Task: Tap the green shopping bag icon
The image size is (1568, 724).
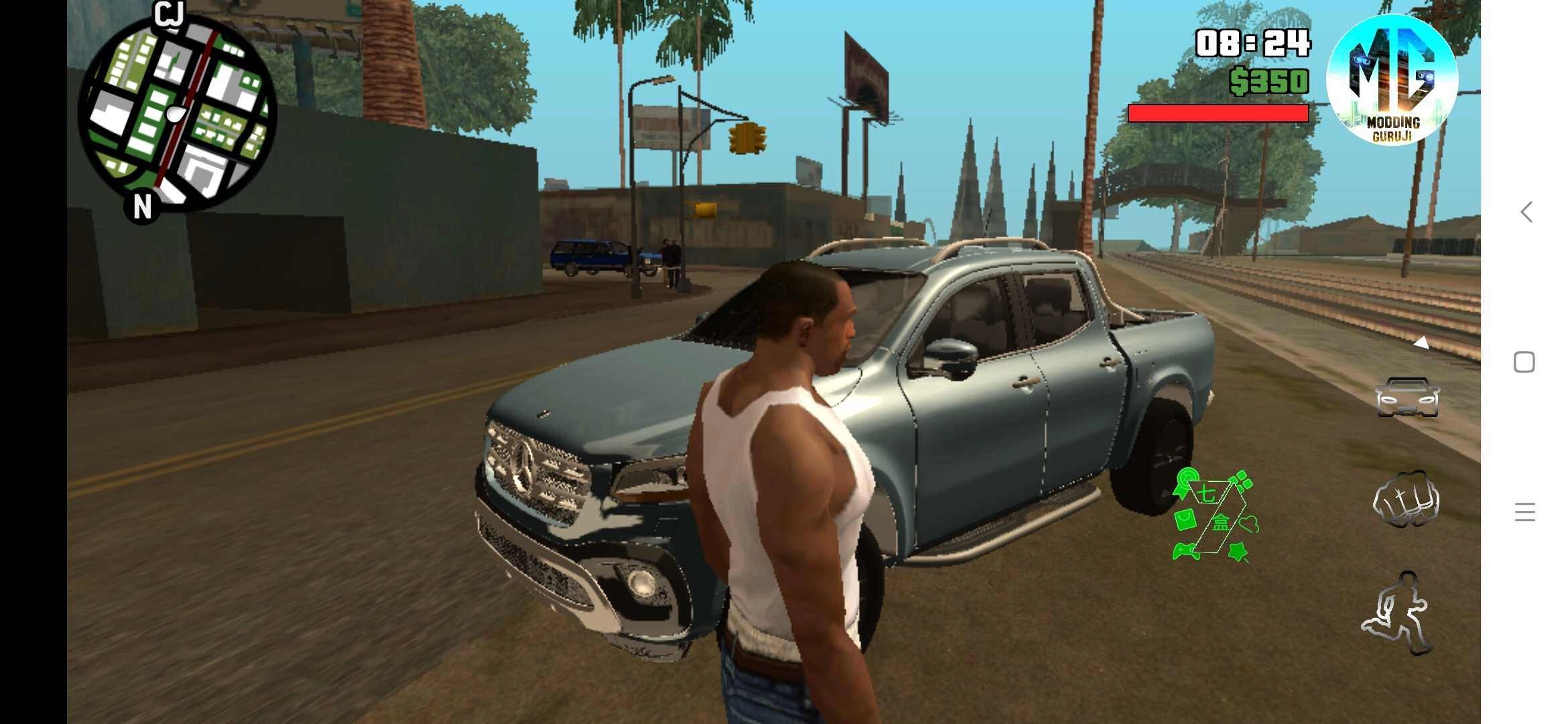Action: 1185,520
